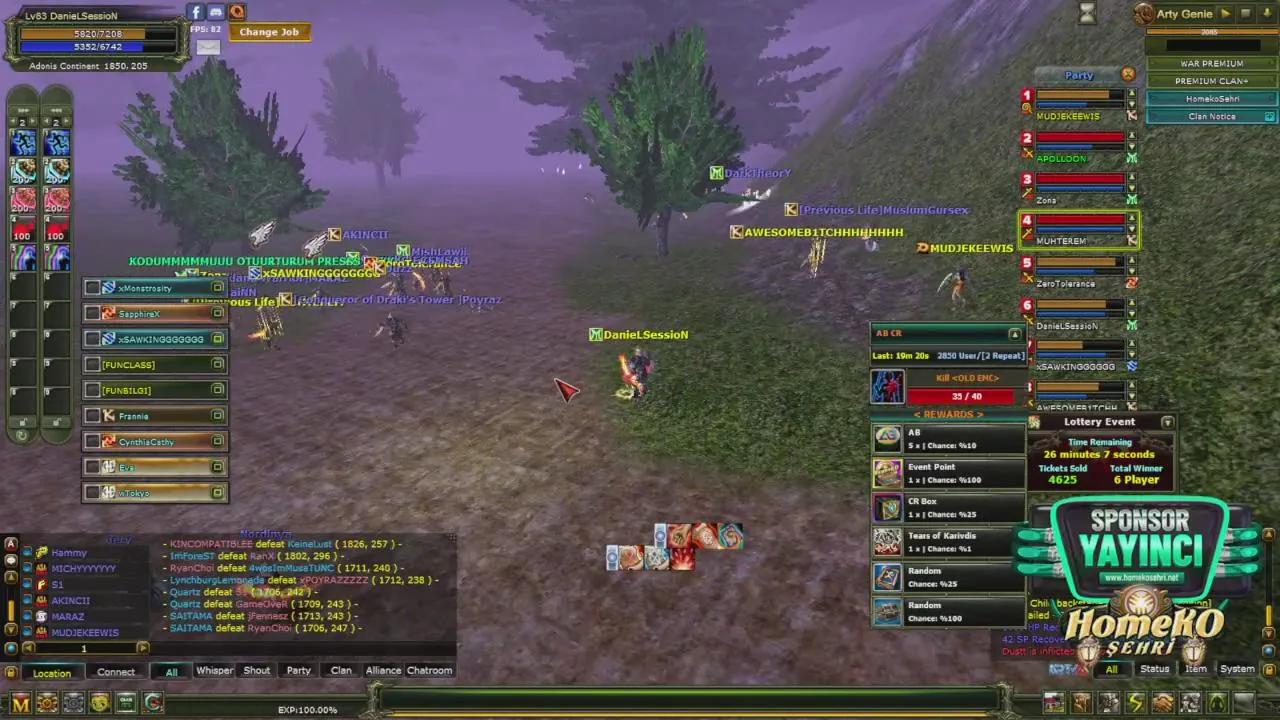The width and height of the screenshot is (1280, 720).
Task: Collapse the Lottery Event panel
Action: 1167,422
